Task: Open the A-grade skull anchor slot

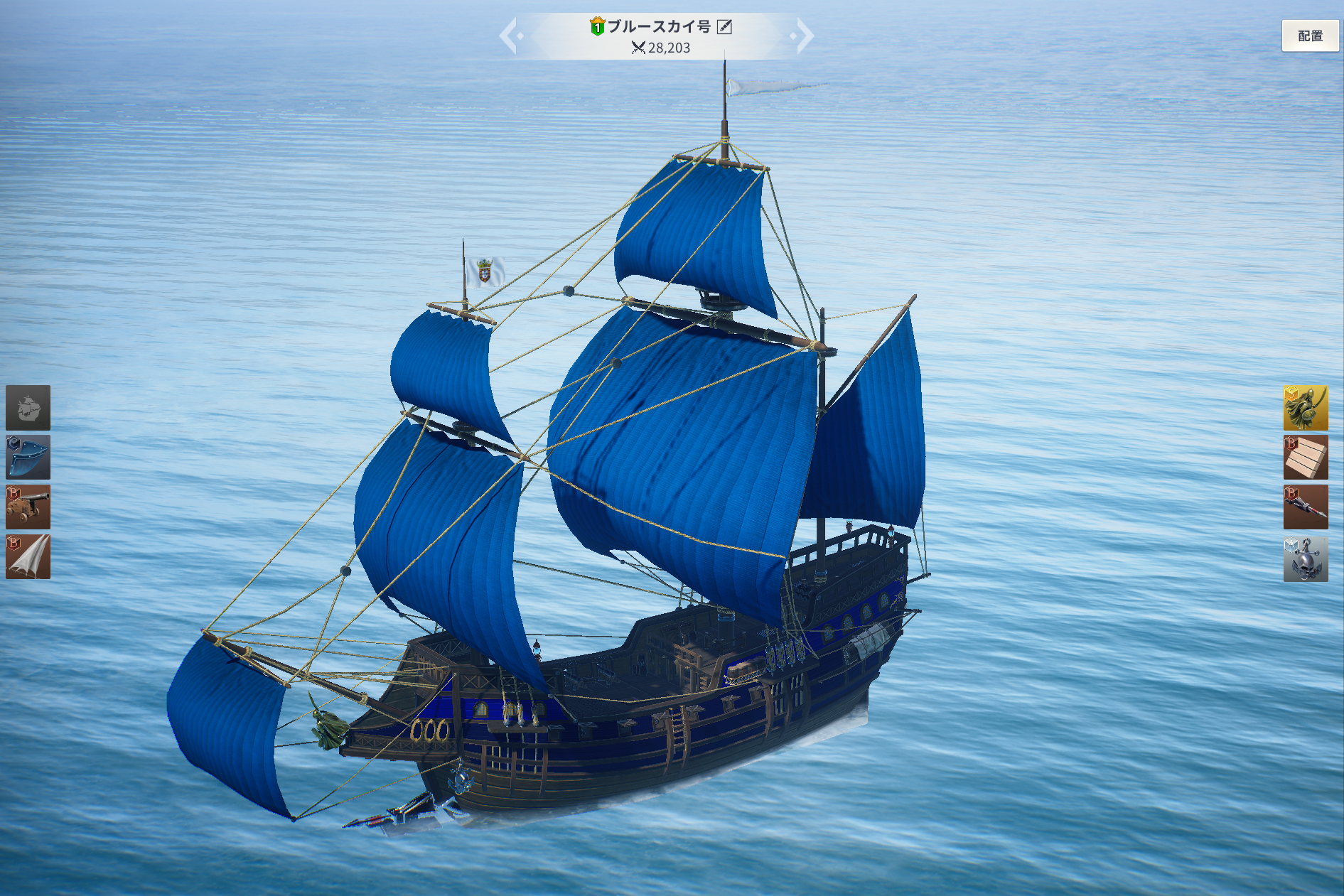Action: click(1306, 559)
